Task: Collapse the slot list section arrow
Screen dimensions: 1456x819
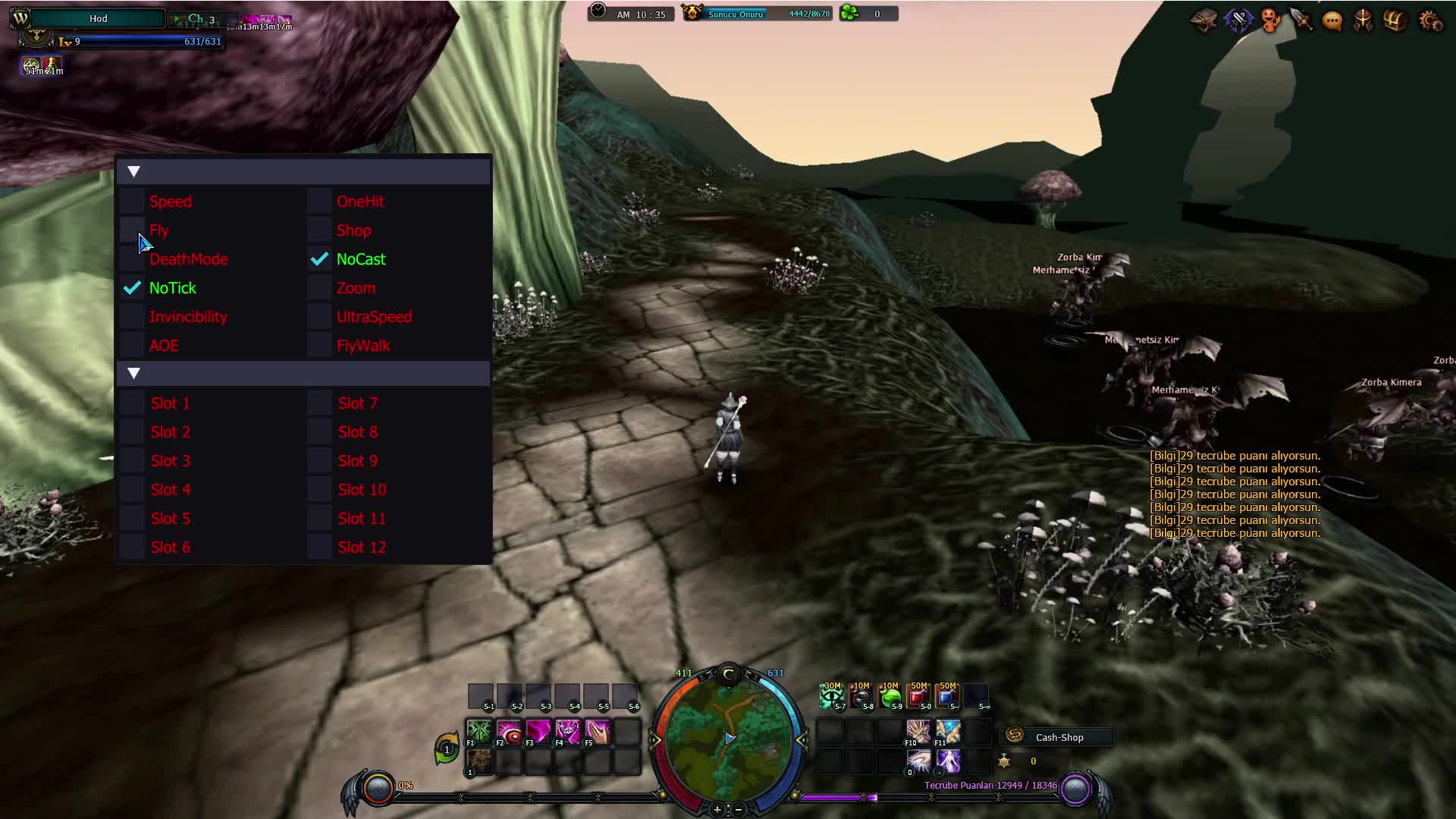Action: [134, 373]
